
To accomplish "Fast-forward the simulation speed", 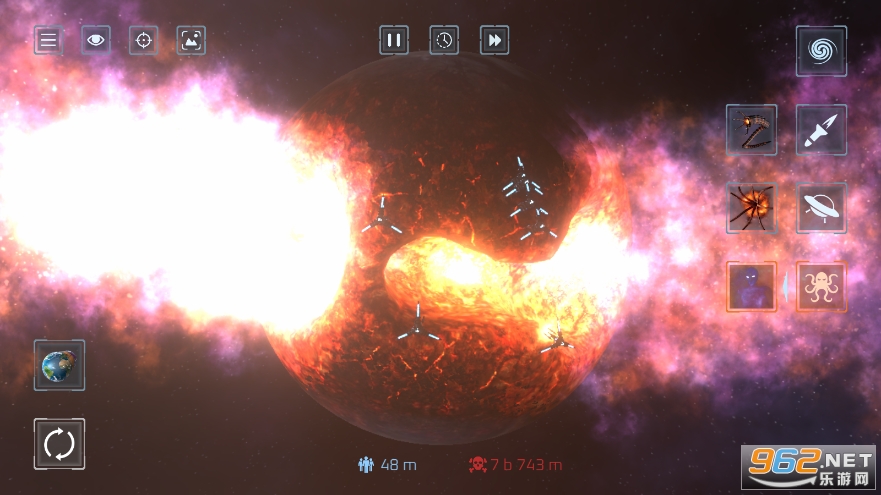I will [x=494, y=40].
